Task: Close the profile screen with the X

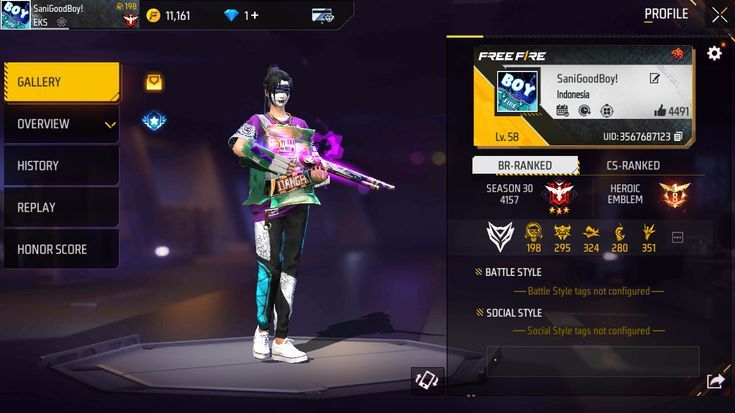Action: point(719,15)
